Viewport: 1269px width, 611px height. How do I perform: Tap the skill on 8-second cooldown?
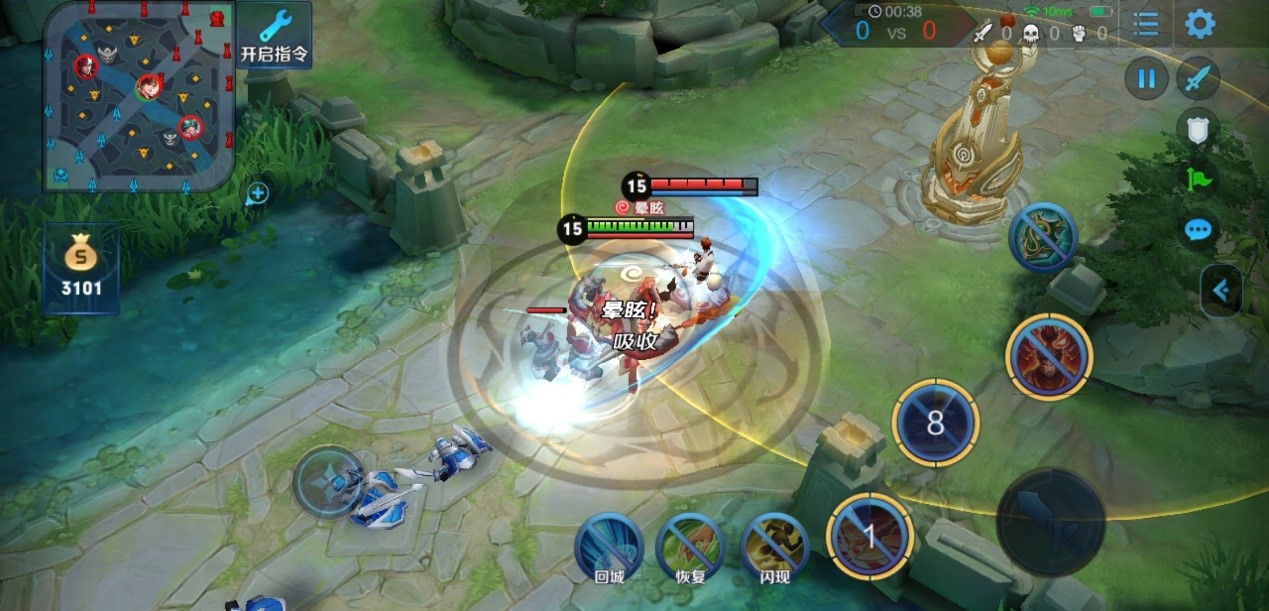coord(935,422)
